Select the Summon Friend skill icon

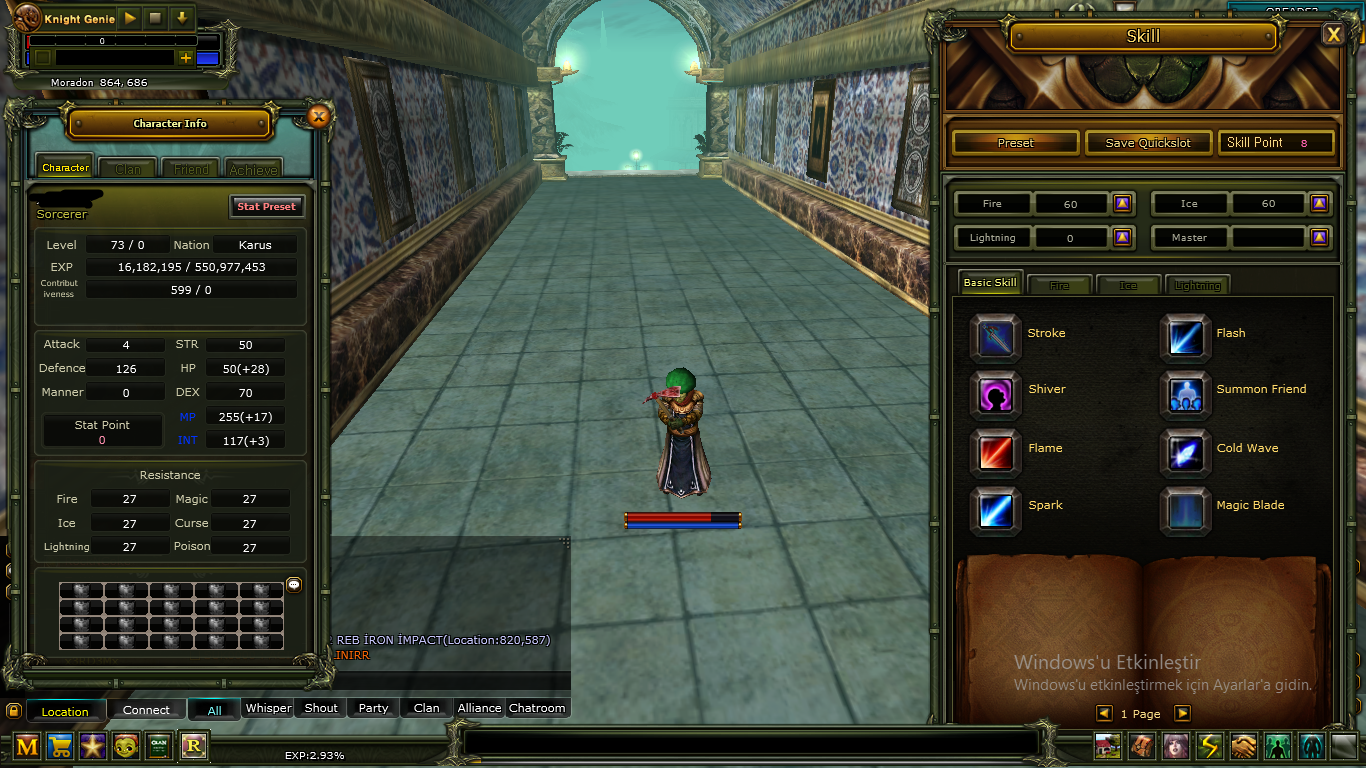point(1186,391)
